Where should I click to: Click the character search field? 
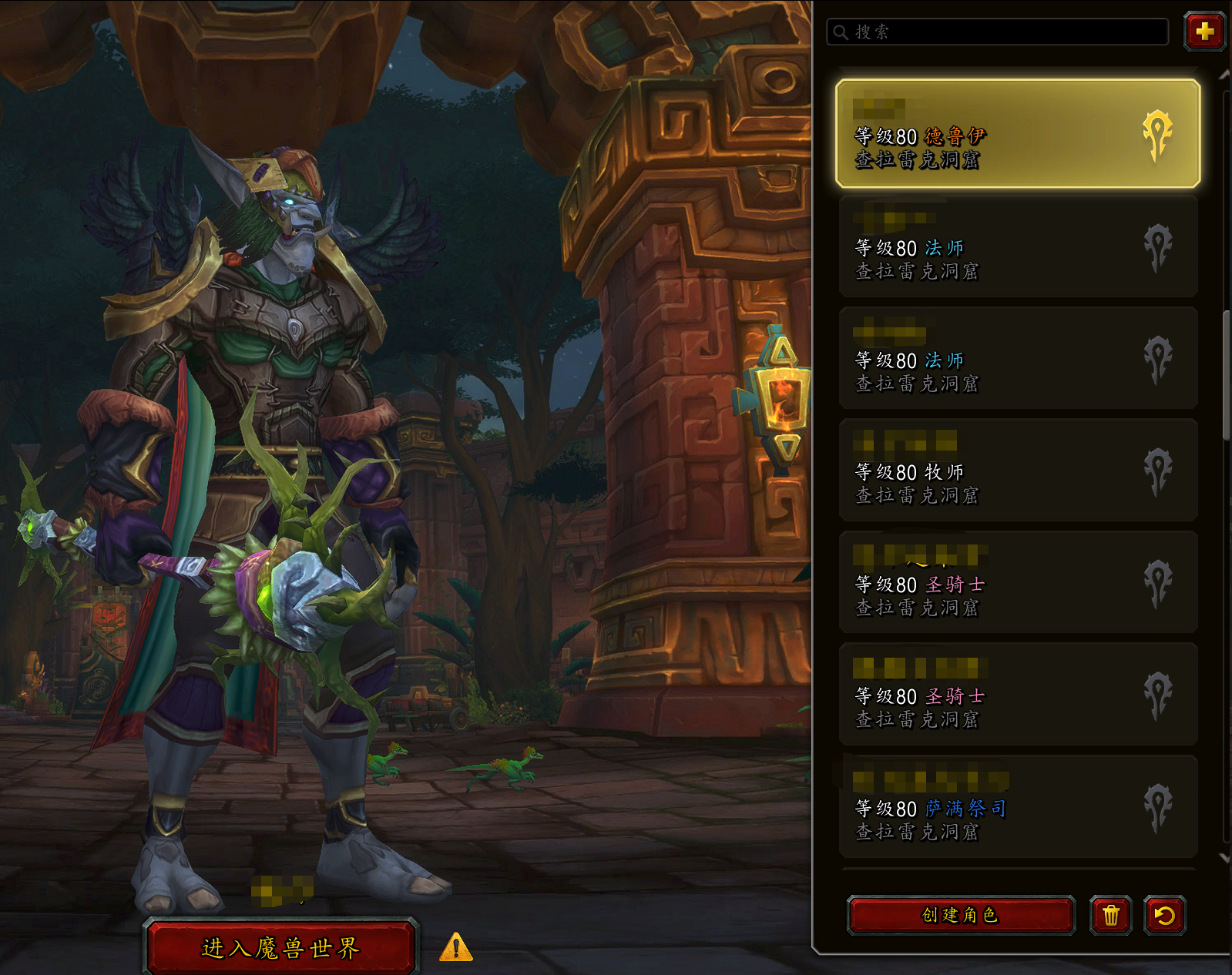coord(1002,32)
